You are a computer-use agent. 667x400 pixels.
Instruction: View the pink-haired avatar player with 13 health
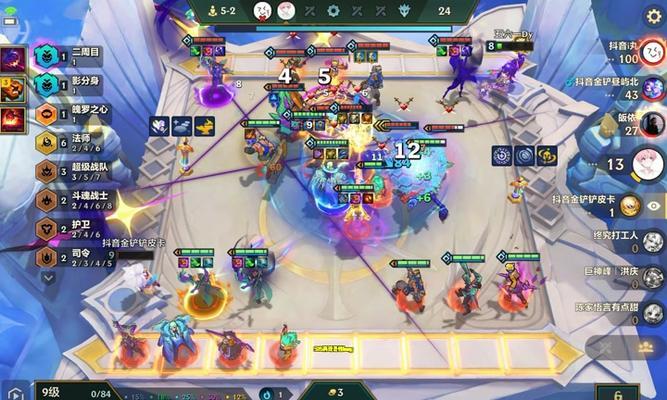pyautogui.click(x=650, y=162)
